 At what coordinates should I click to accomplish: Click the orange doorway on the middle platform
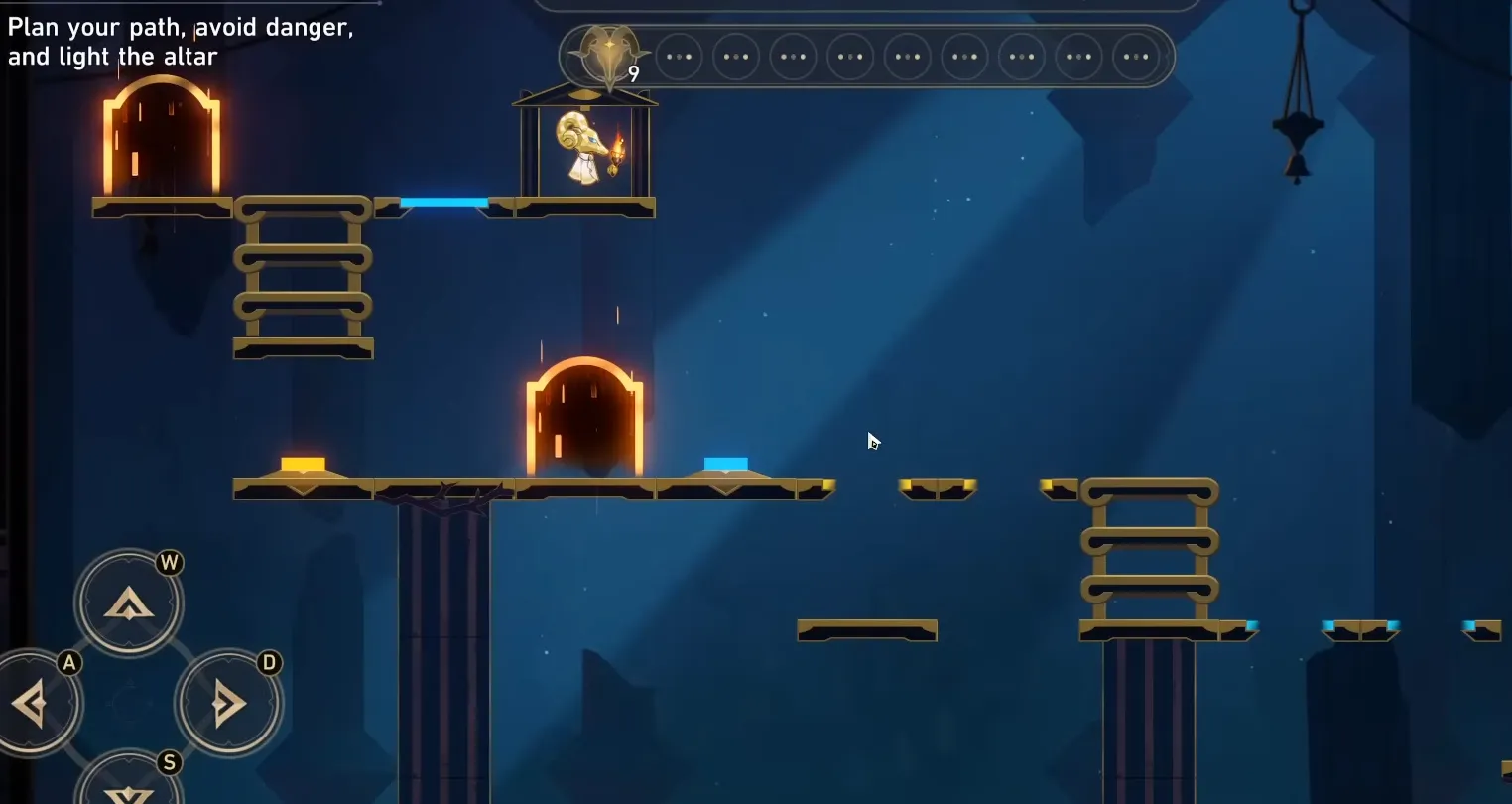582,417
